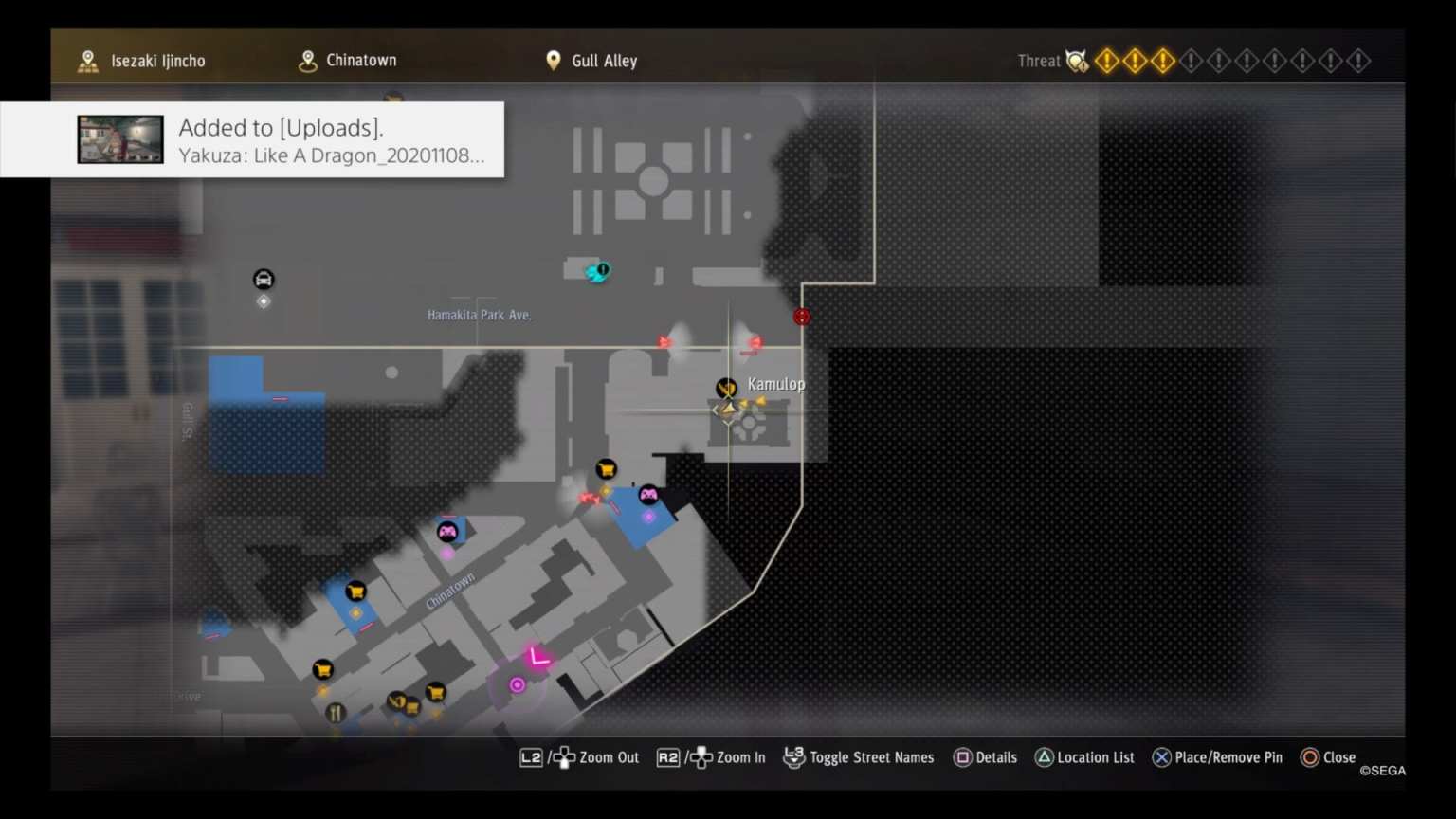Screen dimensions: 1456x819
Task: Click the Threat level meter
Action: [x=1232, y=60]
